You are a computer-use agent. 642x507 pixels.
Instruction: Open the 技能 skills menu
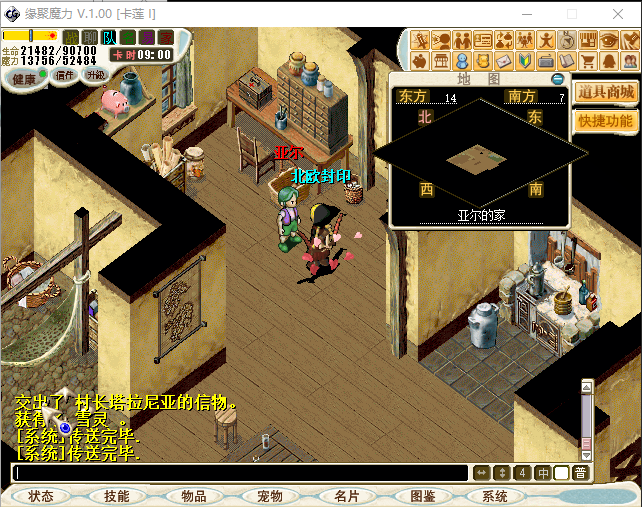click(x=116, y=496)
